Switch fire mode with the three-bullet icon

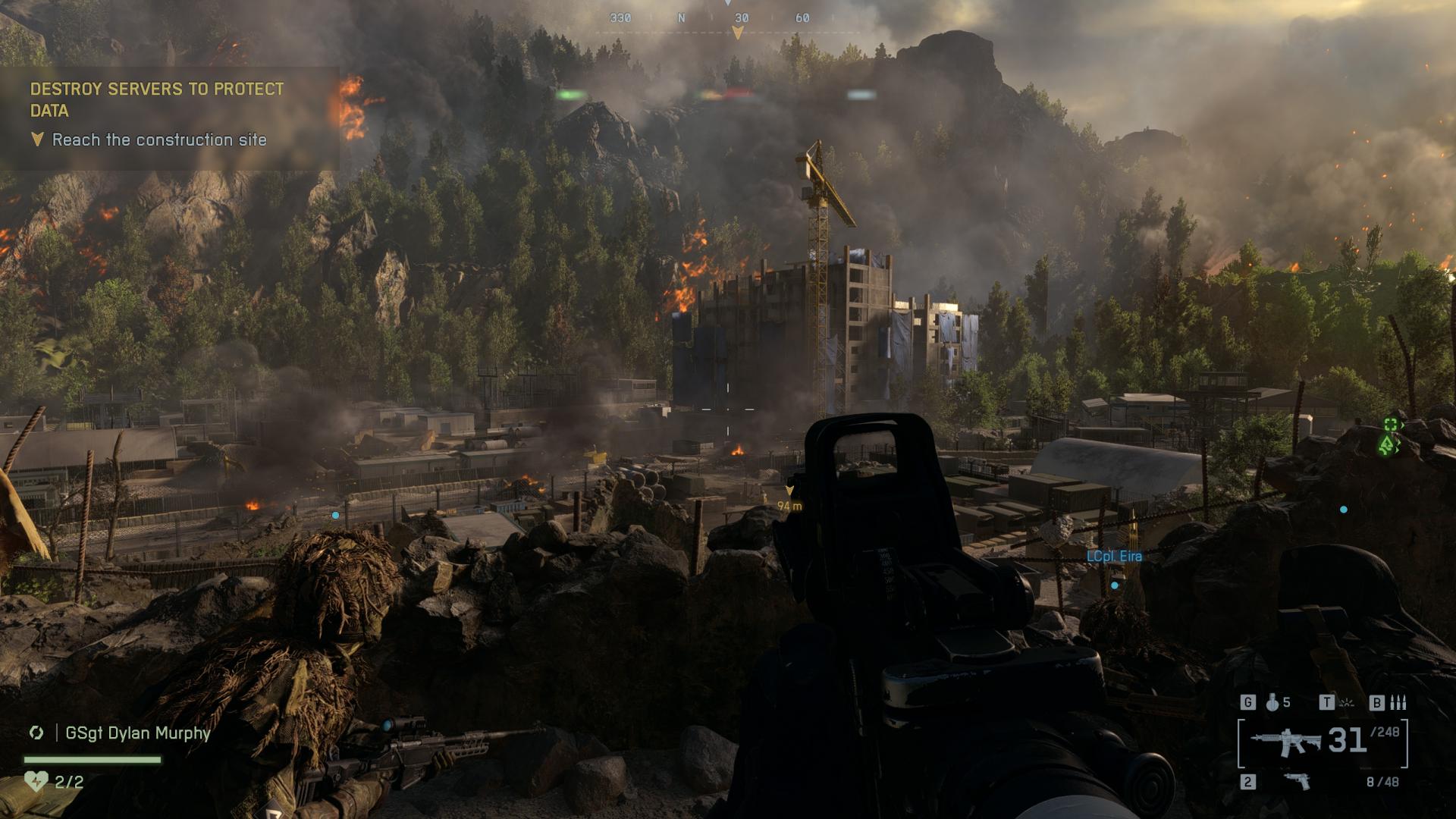coord(1398,703)
